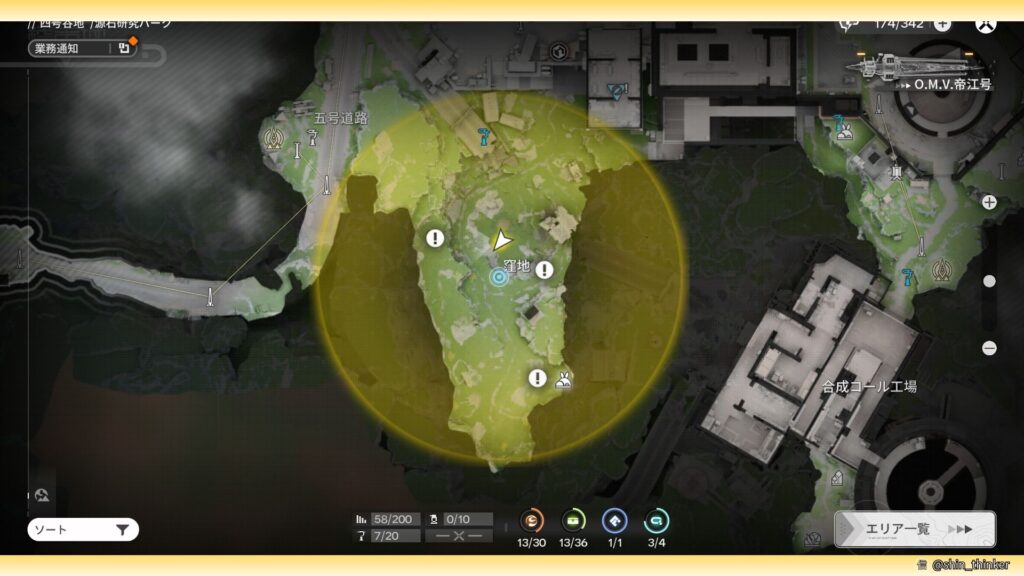
Task: Adjust the map zoom slider handle
Action: point(989,281)
